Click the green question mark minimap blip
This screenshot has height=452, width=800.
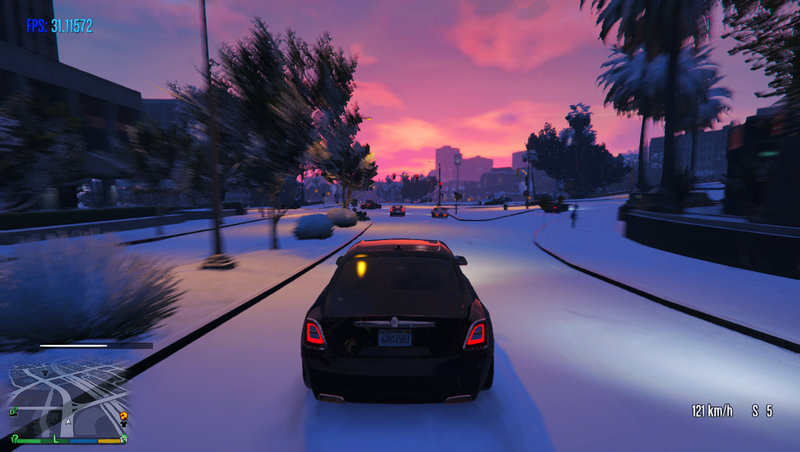pos(14,437)
